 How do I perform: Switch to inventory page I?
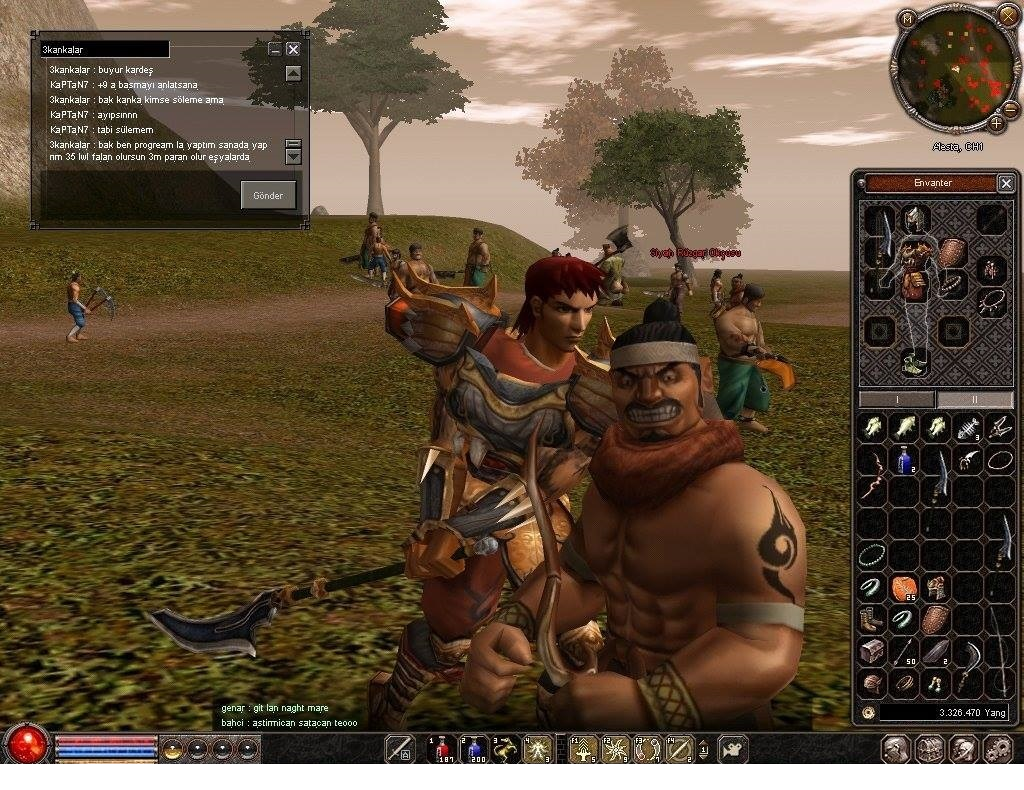[896, 399]
